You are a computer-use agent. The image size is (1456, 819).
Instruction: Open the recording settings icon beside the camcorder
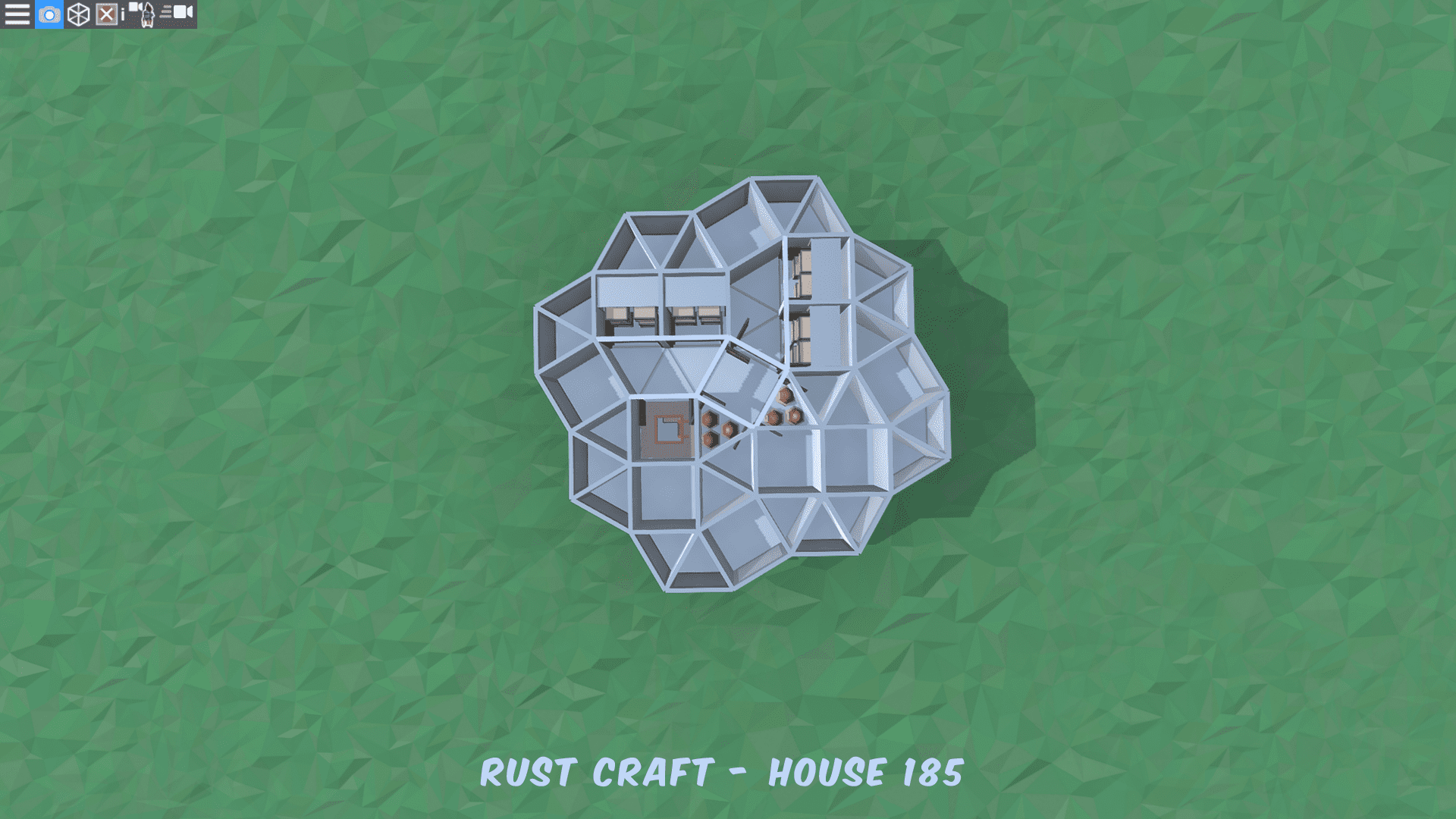click(168, 11)
